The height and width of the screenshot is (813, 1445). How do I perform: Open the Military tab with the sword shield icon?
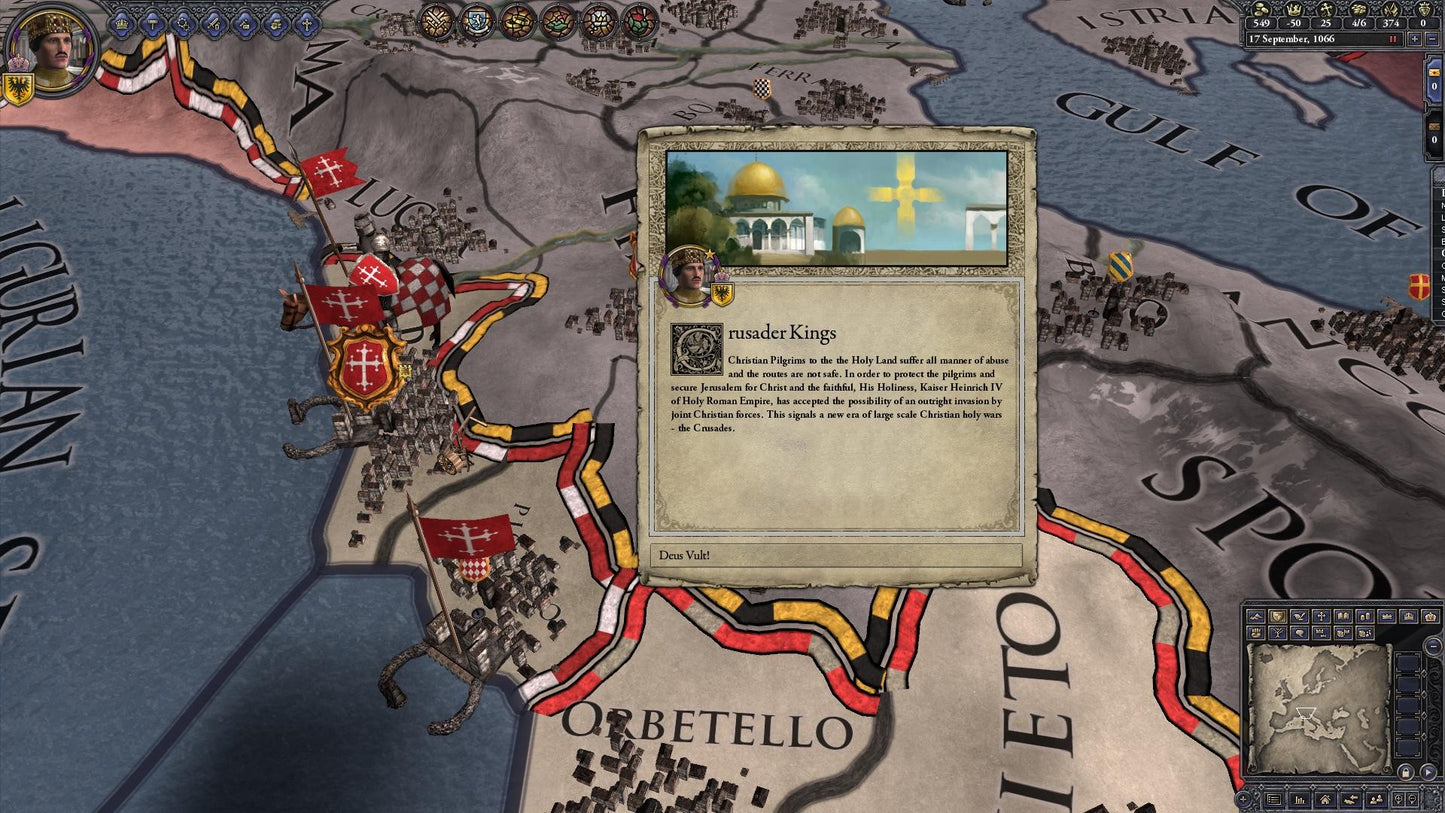tap(213, 24)
